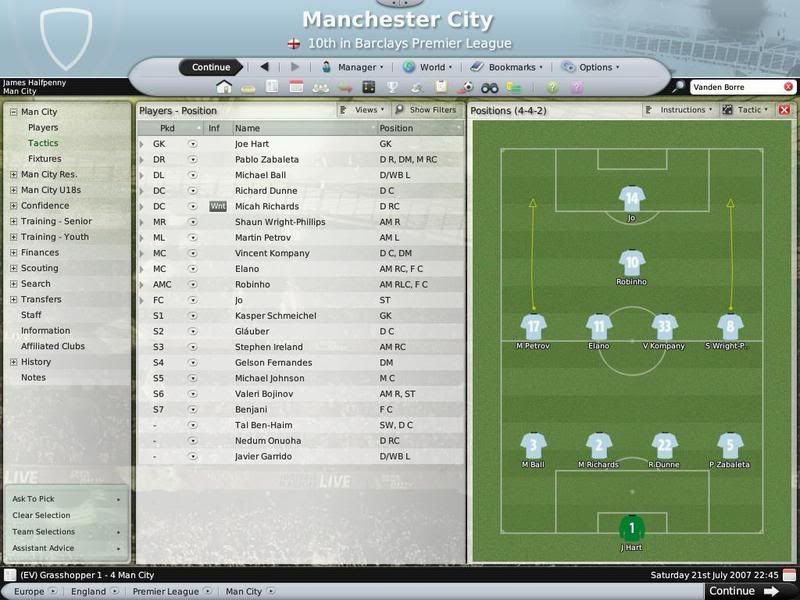The height and width of the screenshot is (600, 800).
Task: Open the Options menu
Action: pyautogui.click(x=592, y=67)
